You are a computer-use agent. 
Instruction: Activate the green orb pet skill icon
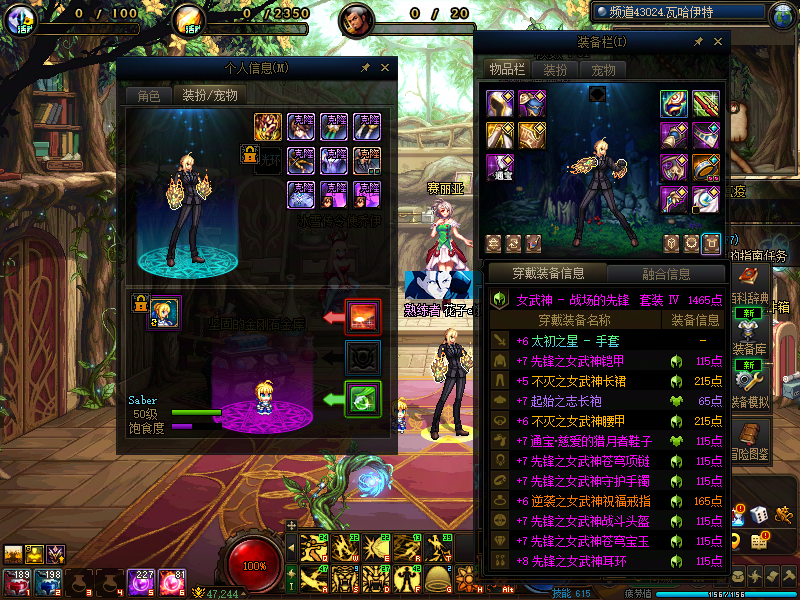point(362,399)
